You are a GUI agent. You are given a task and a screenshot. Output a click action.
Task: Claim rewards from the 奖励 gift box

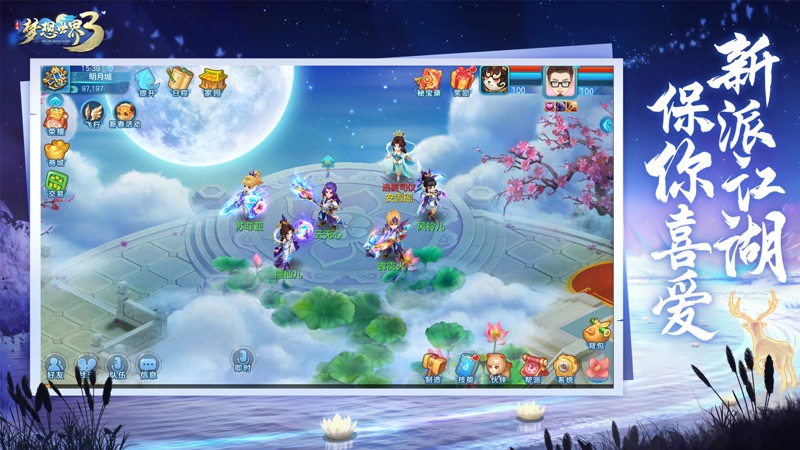(x=462, y=80)
